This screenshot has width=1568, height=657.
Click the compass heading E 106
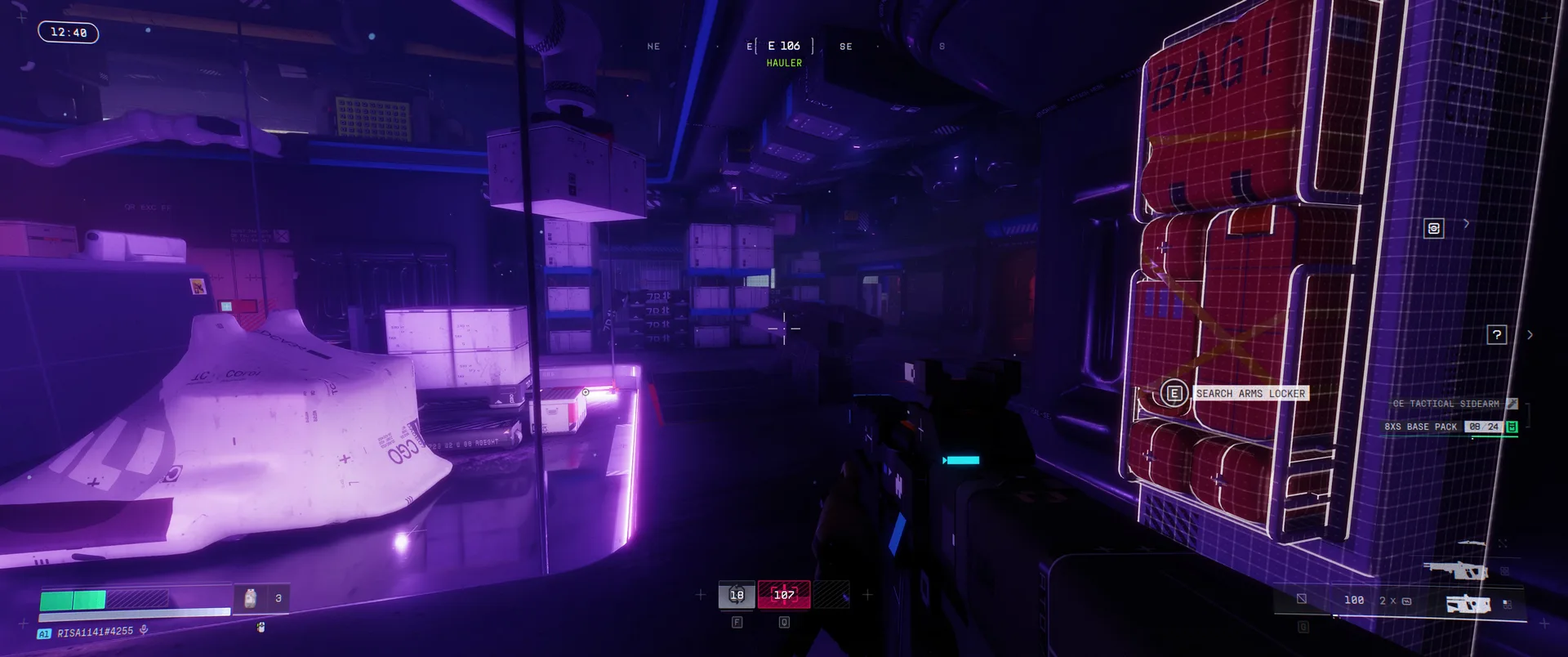[783, 47]
